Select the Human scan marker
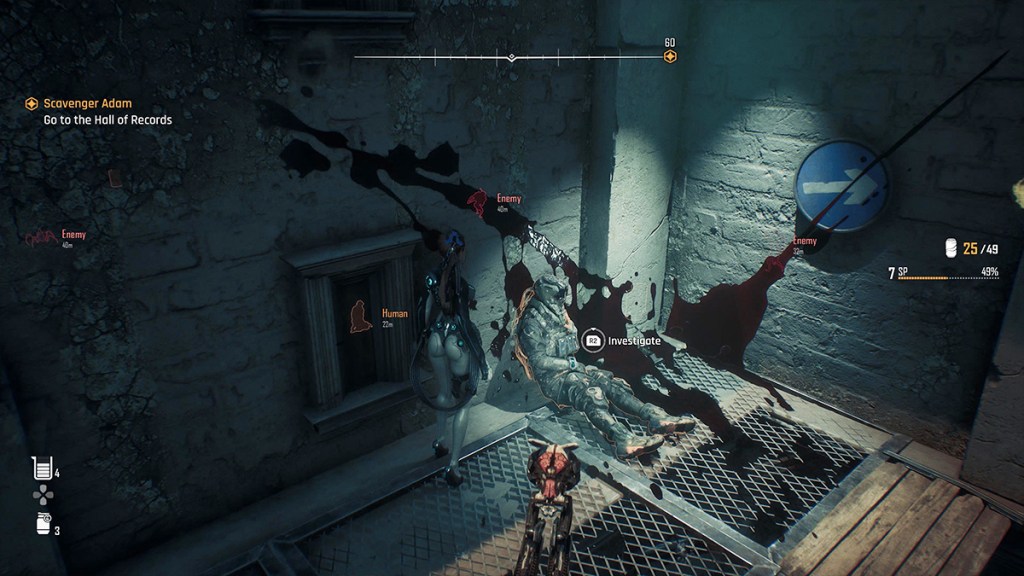This screenshot has height=576, width=1024. coord(357,317)
